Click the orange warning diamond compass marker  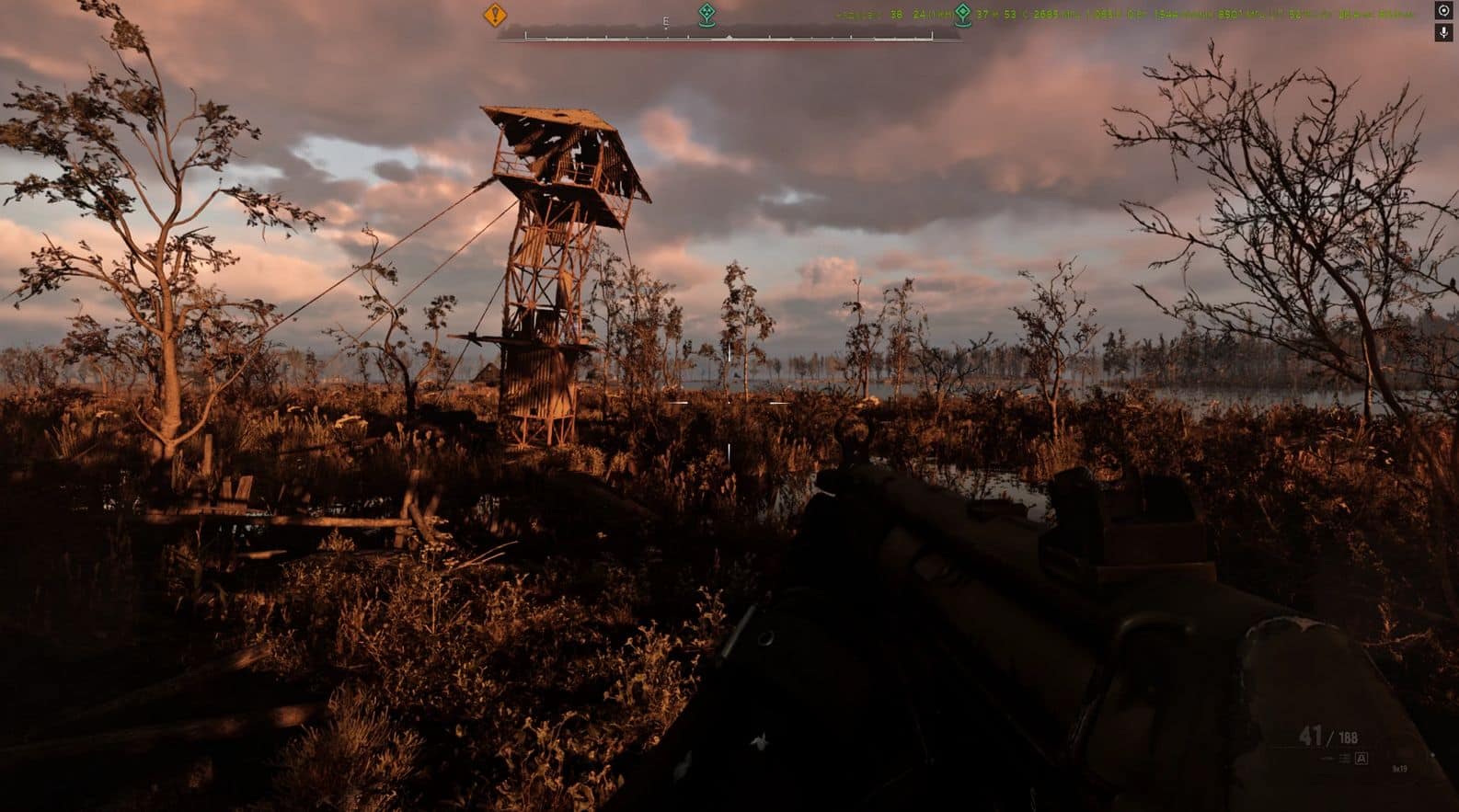[x=495, y=15]
